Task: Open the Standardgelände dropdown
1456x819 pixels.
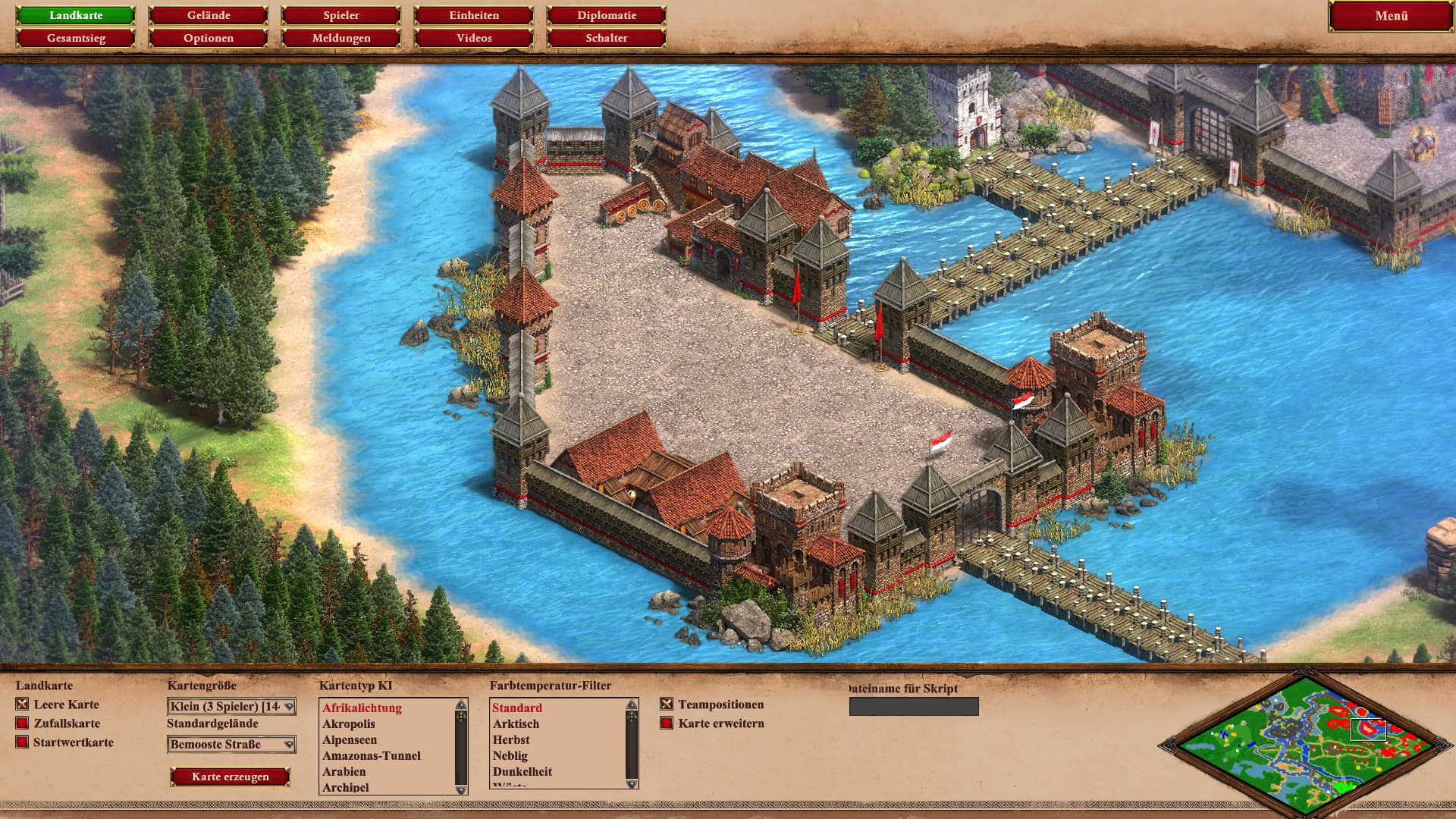Action: pos(231,745)
